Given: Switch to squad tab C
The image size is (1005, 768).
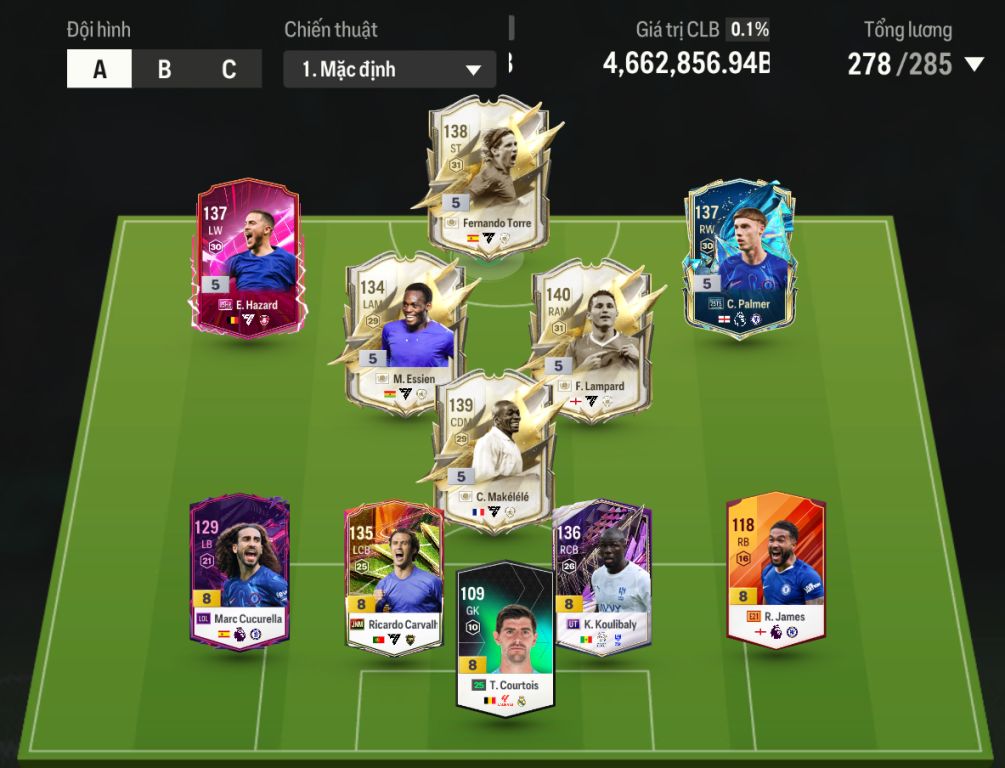Looking at the screenshot, I should pyautogui.click(x=229, y=70).
